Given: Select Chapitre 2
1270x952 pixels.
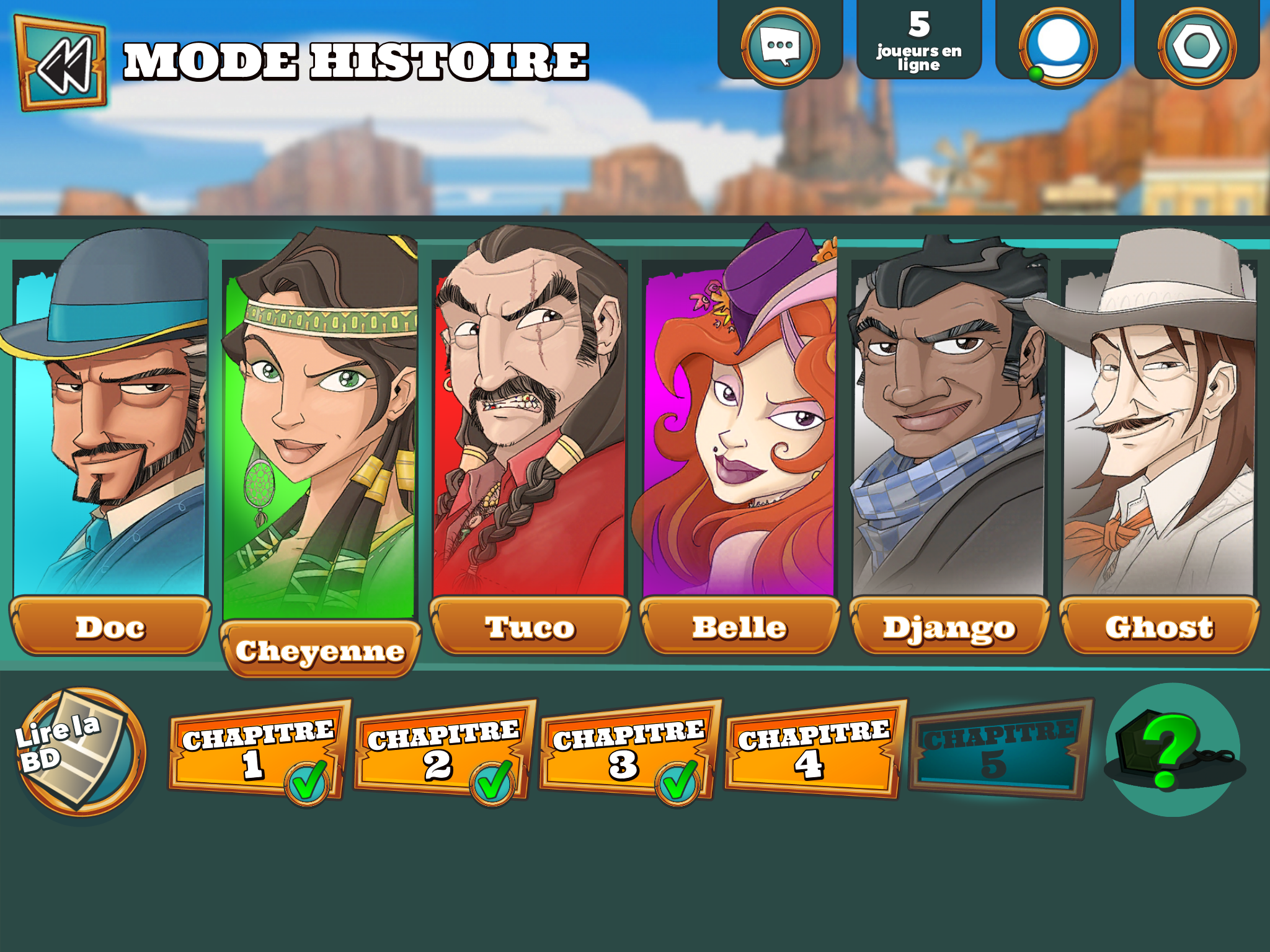Looking at the screenshot, I should click(442, 751).
